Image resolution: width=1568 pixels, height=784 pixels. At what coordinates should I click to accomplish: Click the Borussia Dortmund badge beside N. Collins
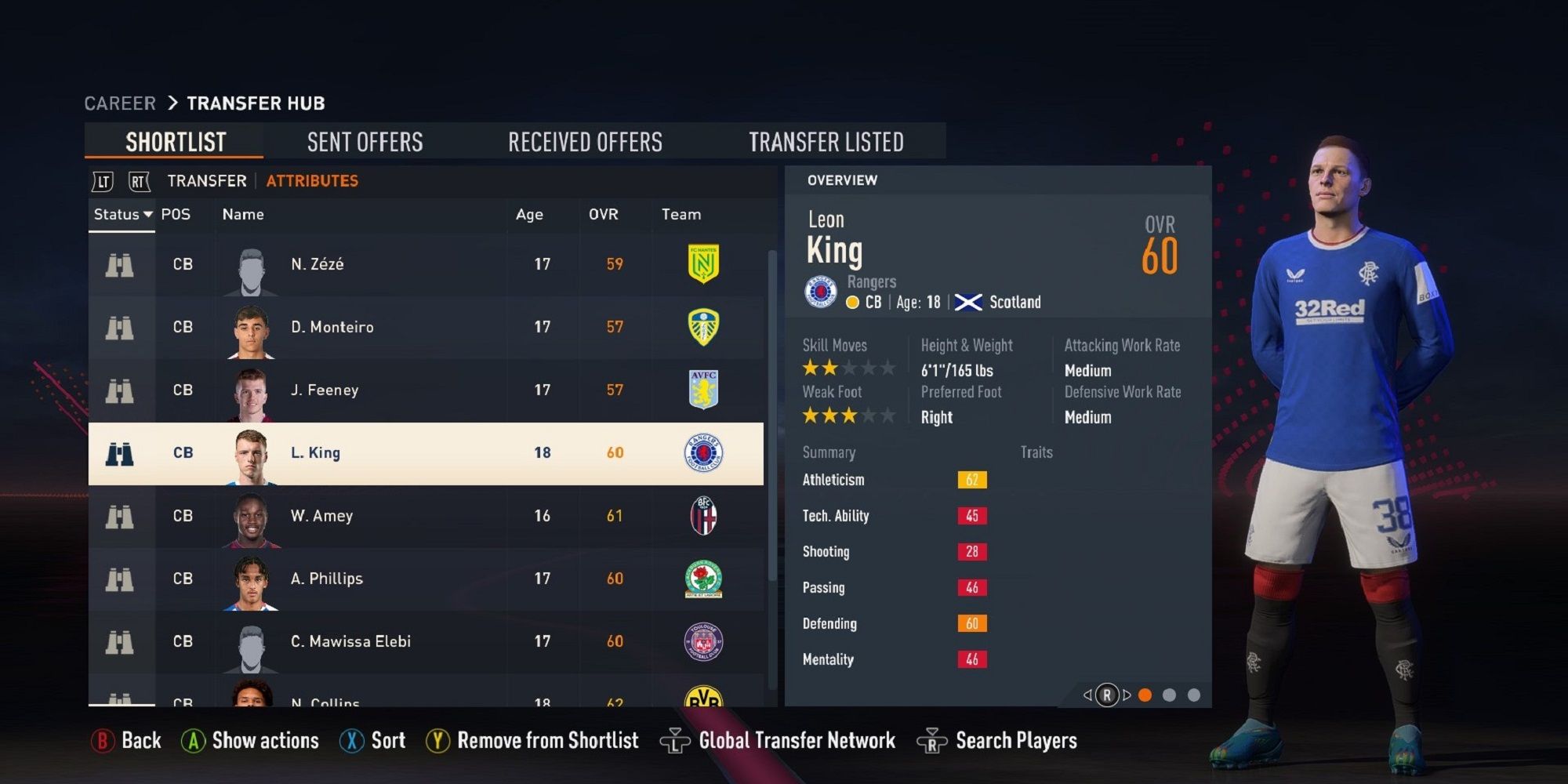705,698
